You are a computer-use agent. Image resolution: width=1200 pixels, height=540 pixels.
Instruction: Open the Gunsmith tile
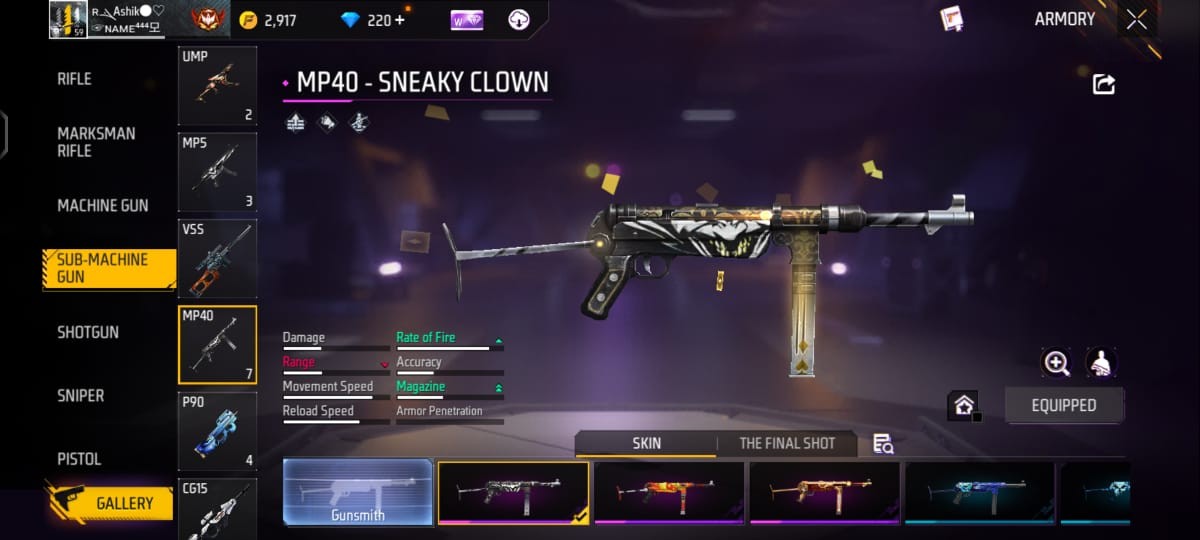[x=358, y=493]
